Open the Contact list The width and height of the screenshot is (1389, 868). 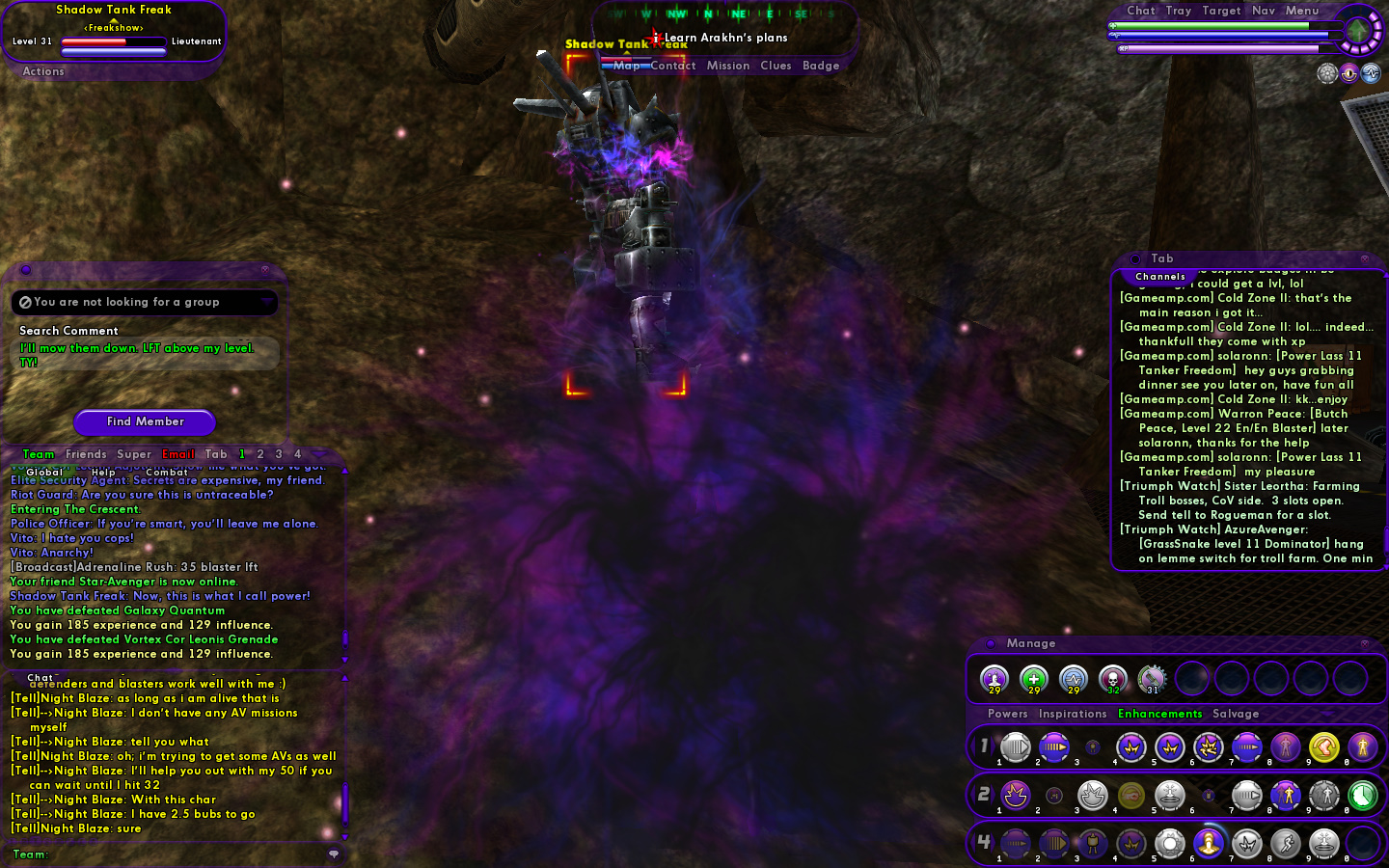[672, 66]
